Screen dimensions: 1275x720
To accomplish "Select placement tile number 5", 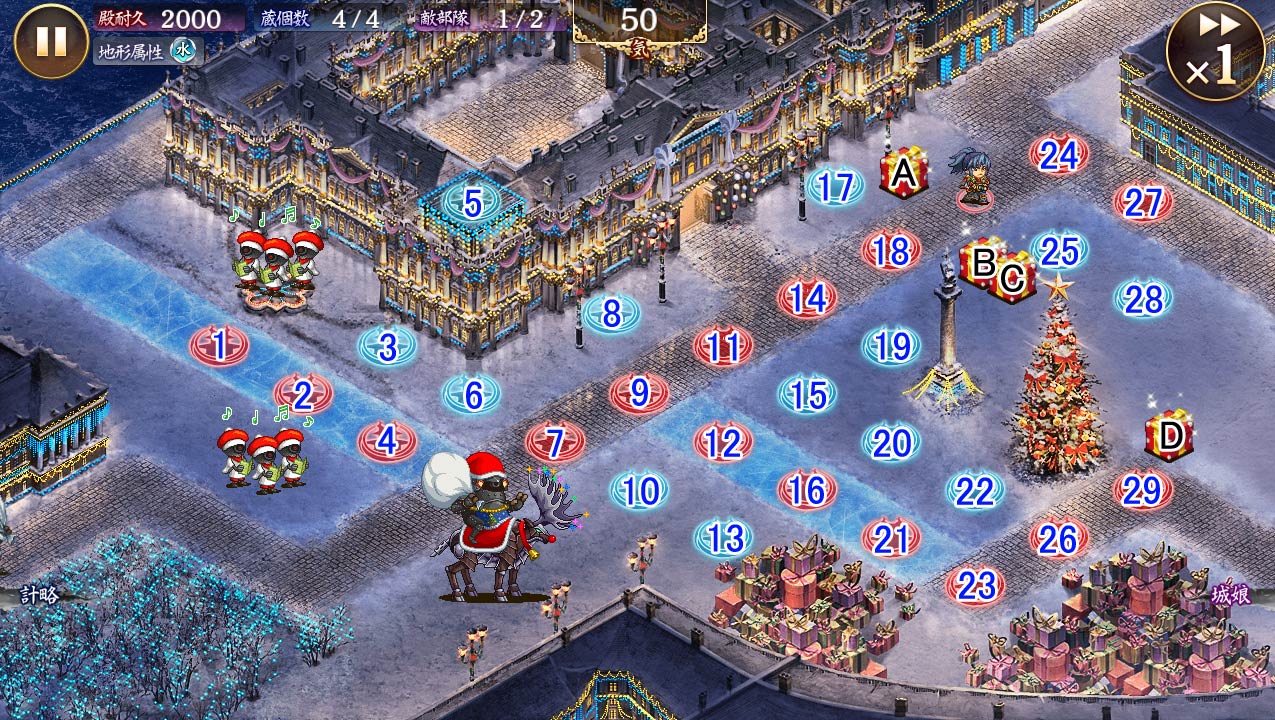I will point(472,204).
